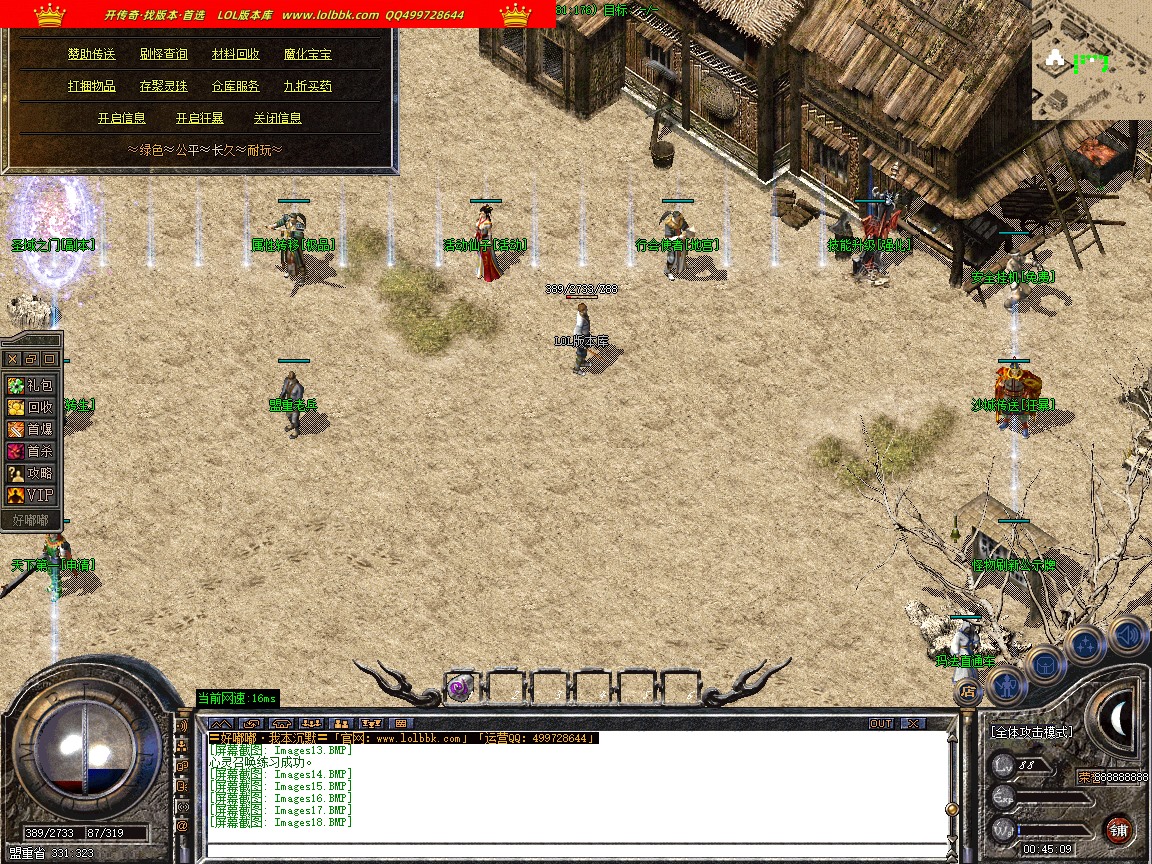
Task: Open the 赞助传送 sponsor teleport link
Action: pyautogui.click(x=92, y=54)
